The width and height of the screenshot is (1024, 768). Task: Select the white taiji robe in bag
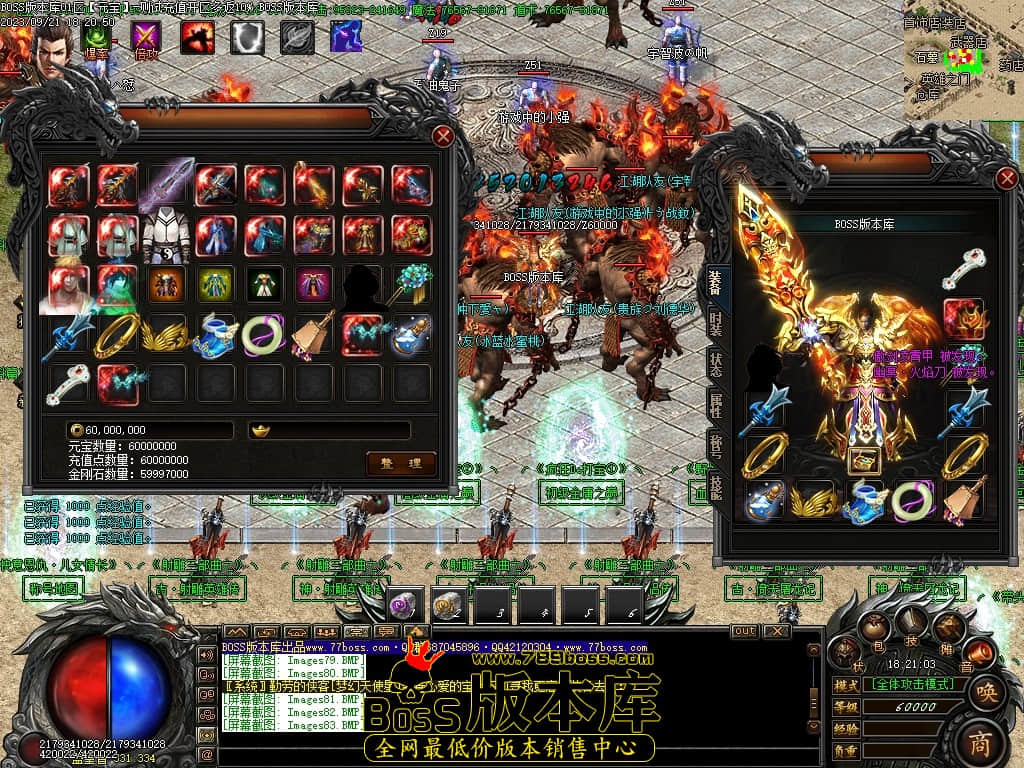point(166,237)
